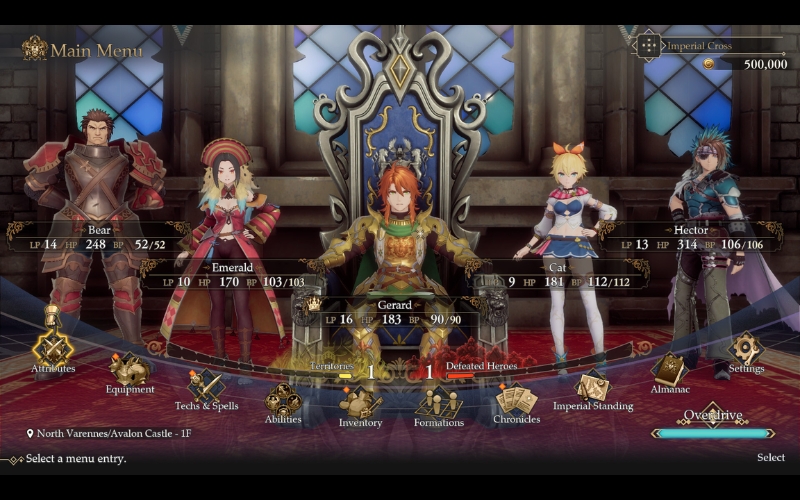Open Techs & Spells

206,386
